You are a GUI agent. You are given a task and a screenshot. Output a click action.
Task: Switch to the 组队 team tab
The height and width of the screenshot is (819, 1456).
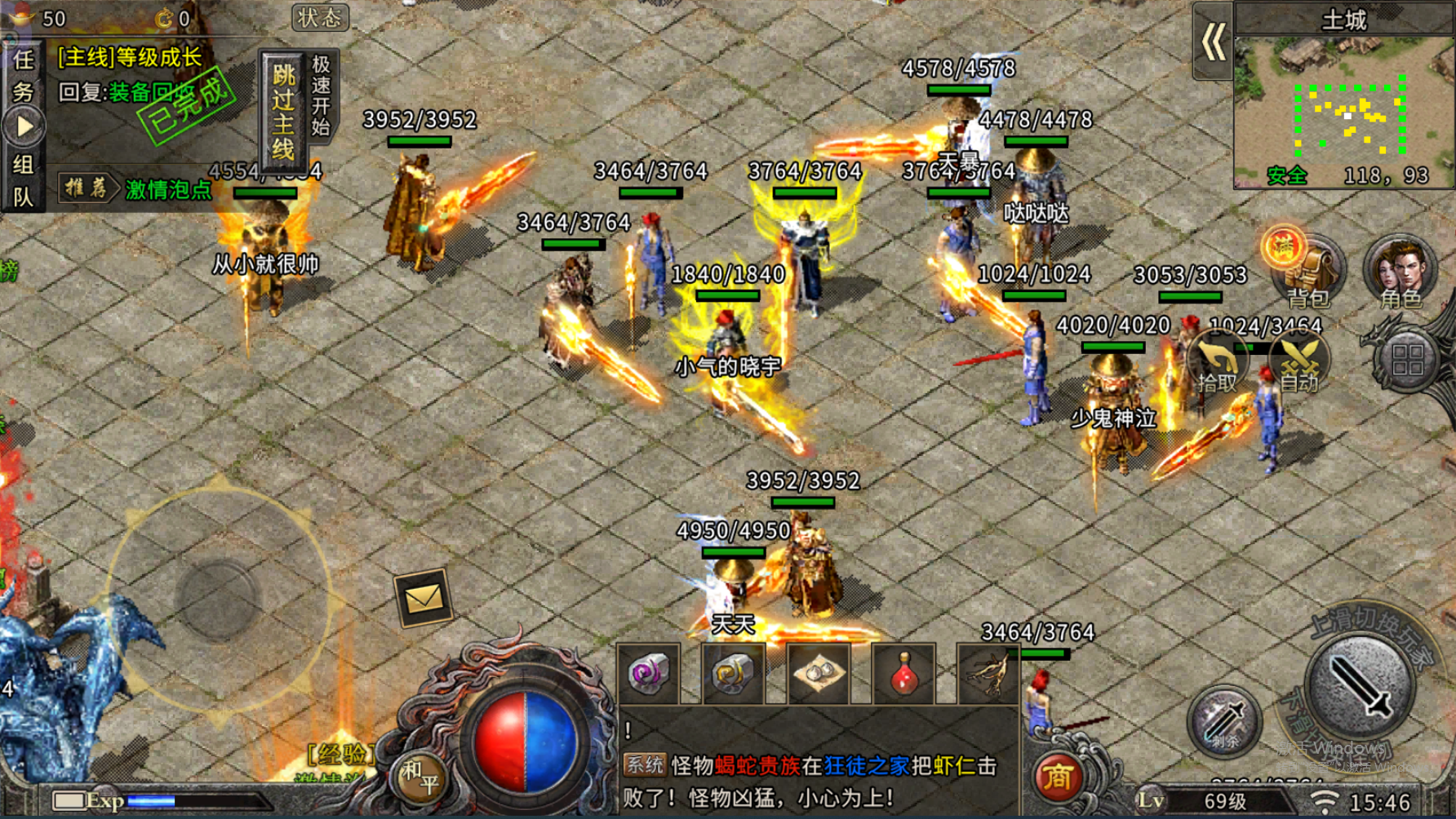click(x=23, y=179)
